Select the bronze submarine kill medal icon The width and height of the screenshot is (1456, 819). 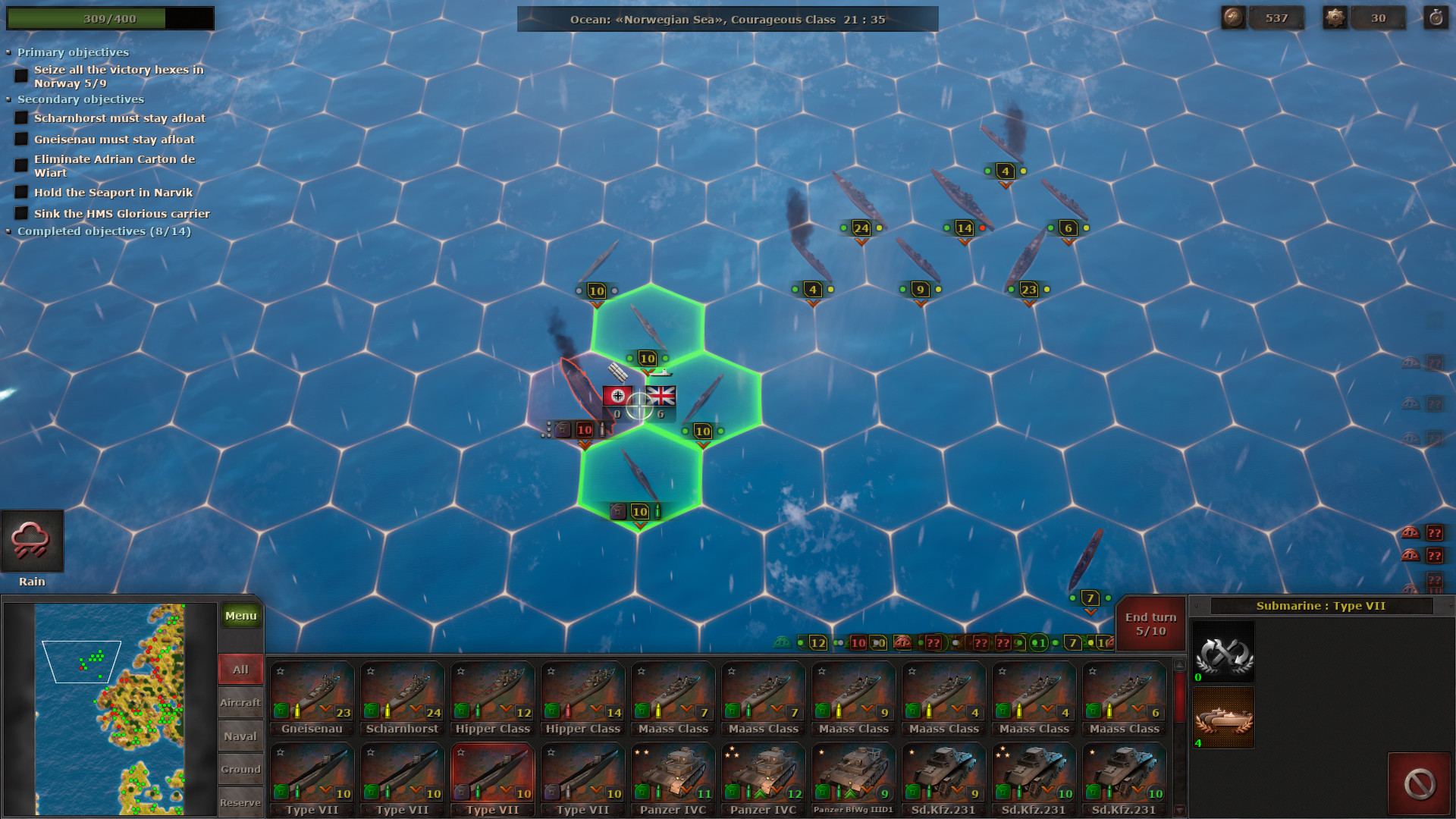tap(1222, 718)
